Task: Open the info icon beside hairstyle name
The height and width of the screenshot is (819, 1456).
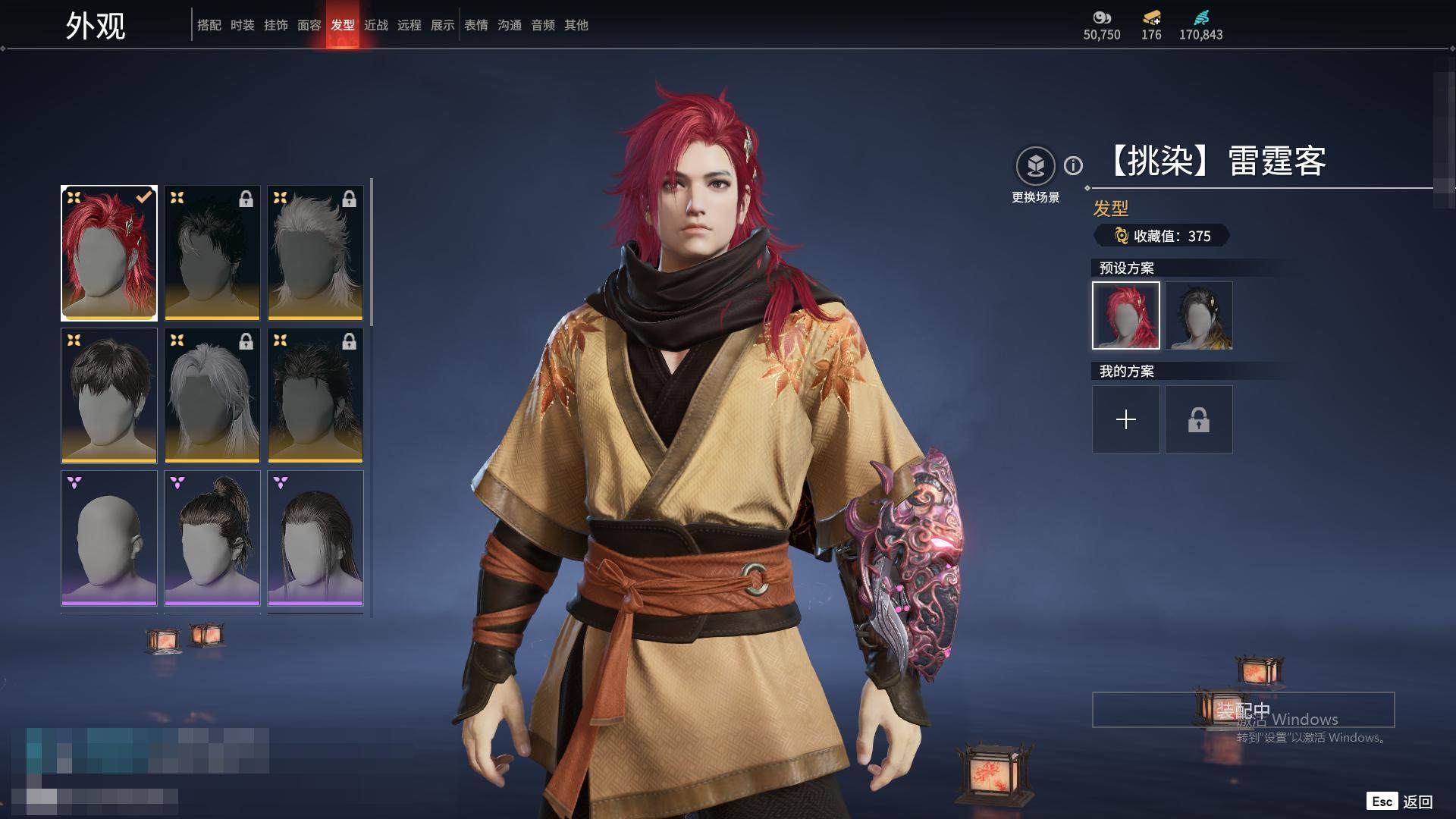Action: (1073, 165)
